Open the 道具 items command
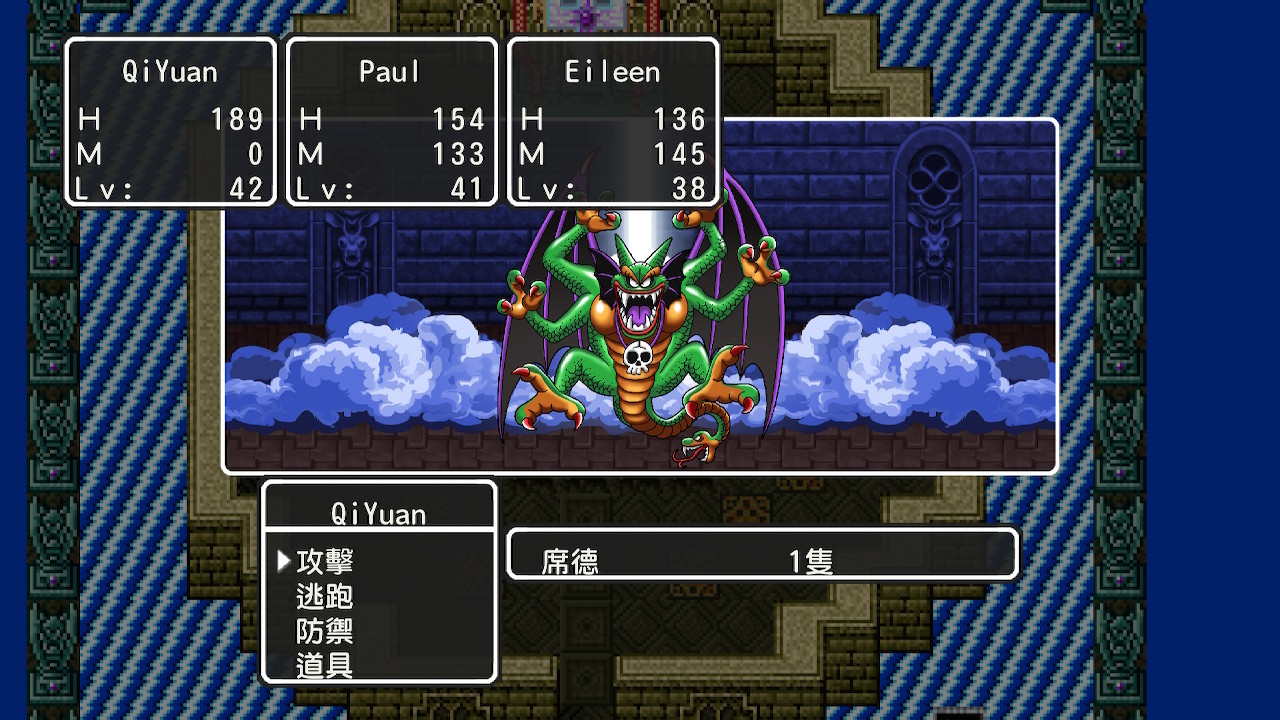 [325, 666]
